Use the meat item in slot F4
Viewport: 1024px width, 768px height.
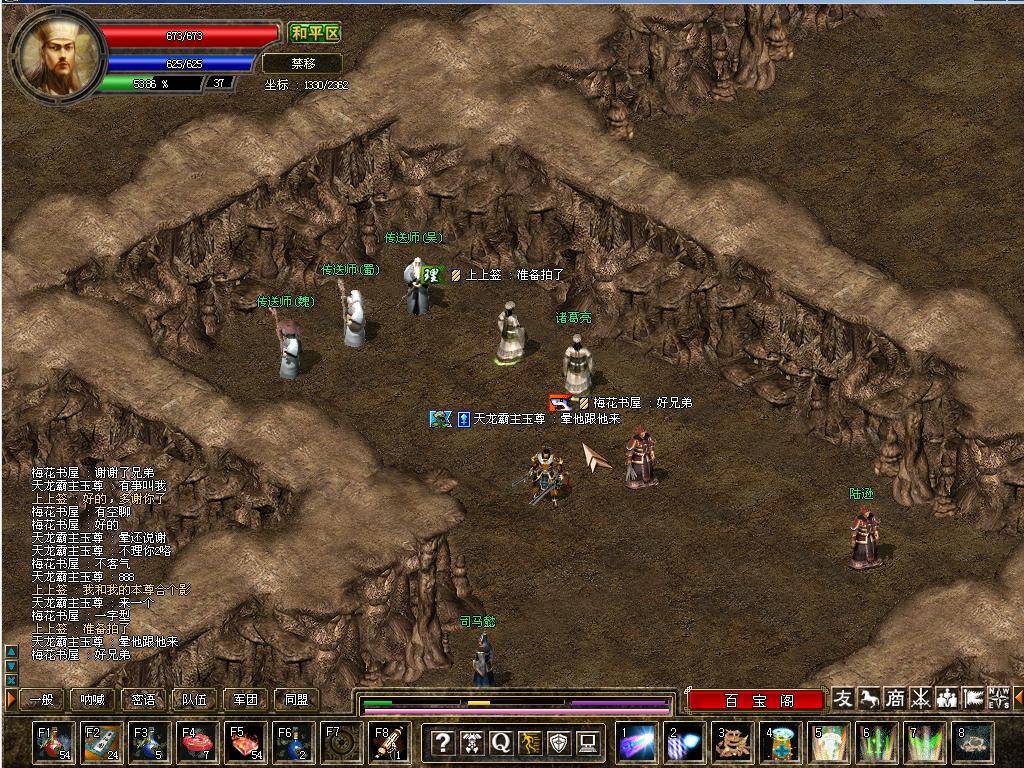(198, 743)
